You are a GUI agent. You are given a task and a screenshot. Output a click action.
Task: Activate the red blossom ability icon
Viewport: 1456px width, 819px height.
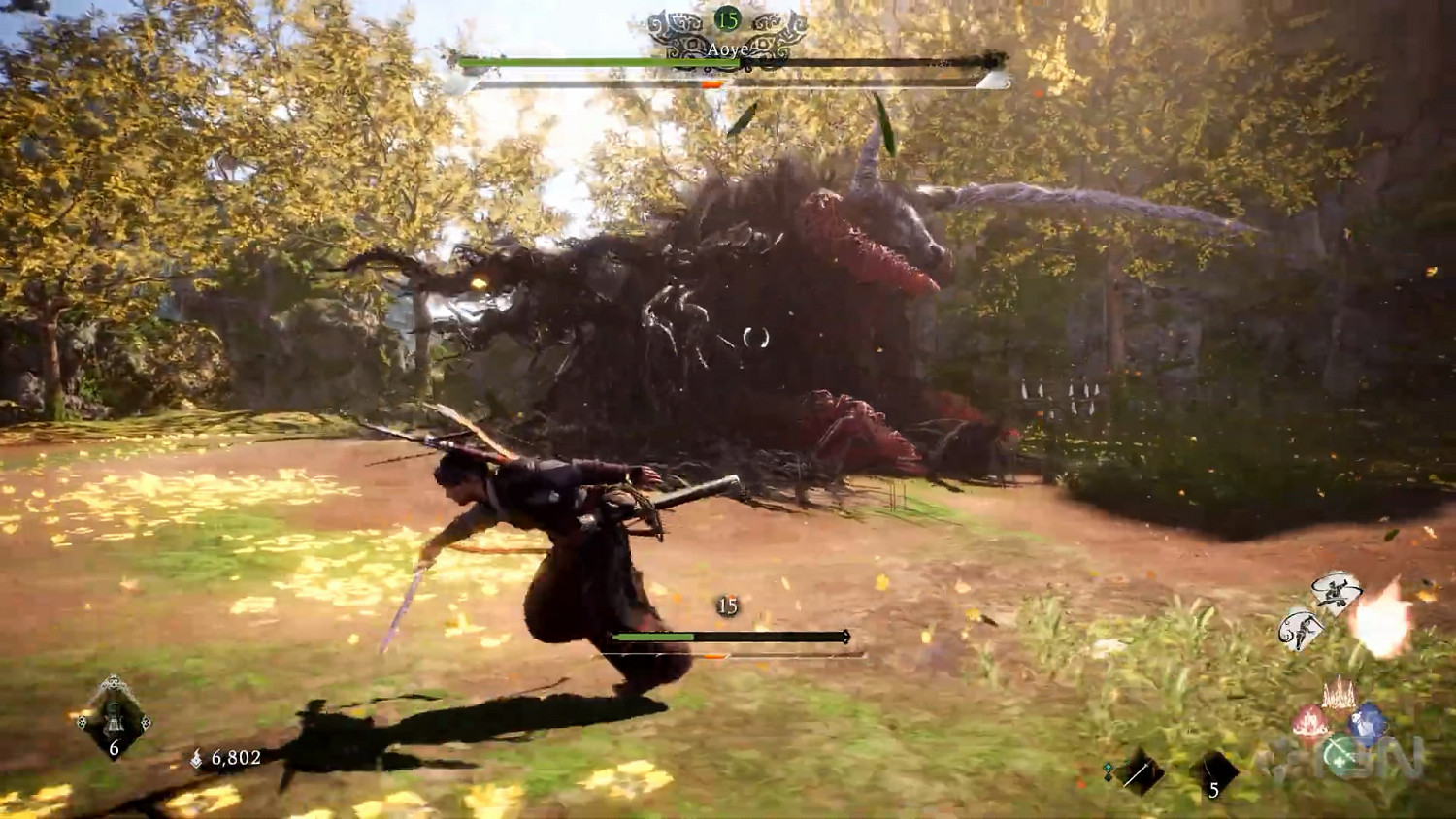1308,721
